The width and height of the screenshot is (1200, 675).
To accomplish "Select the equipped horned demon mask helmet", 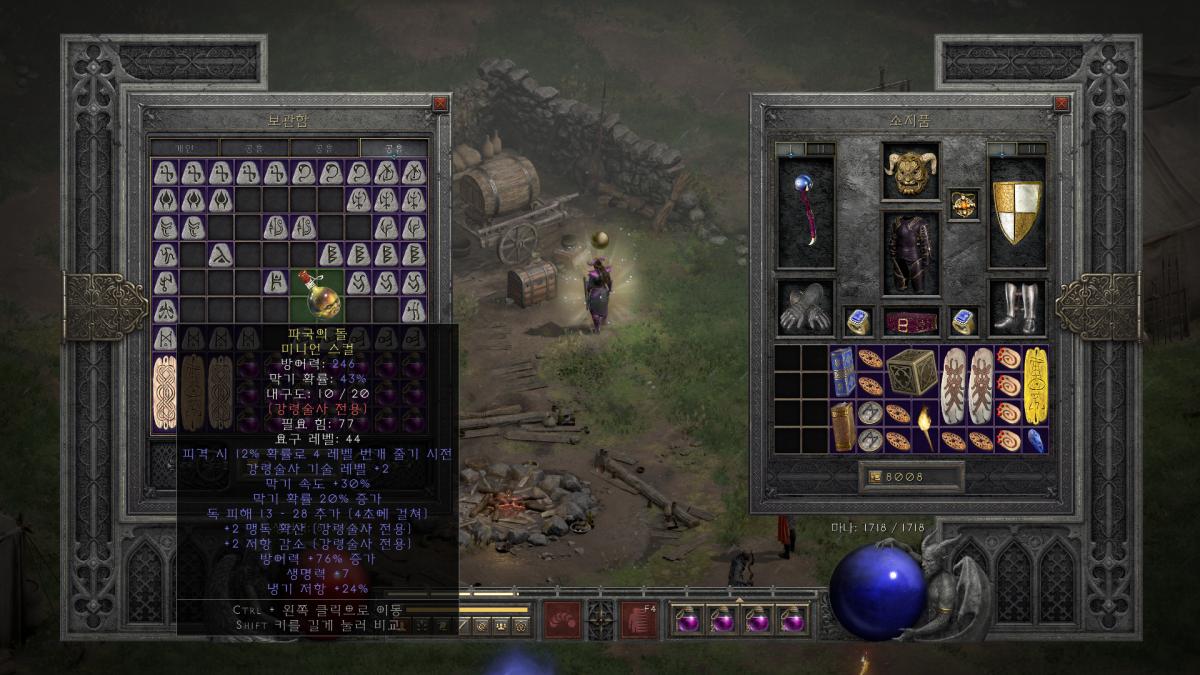I will [x=910, y=172].
